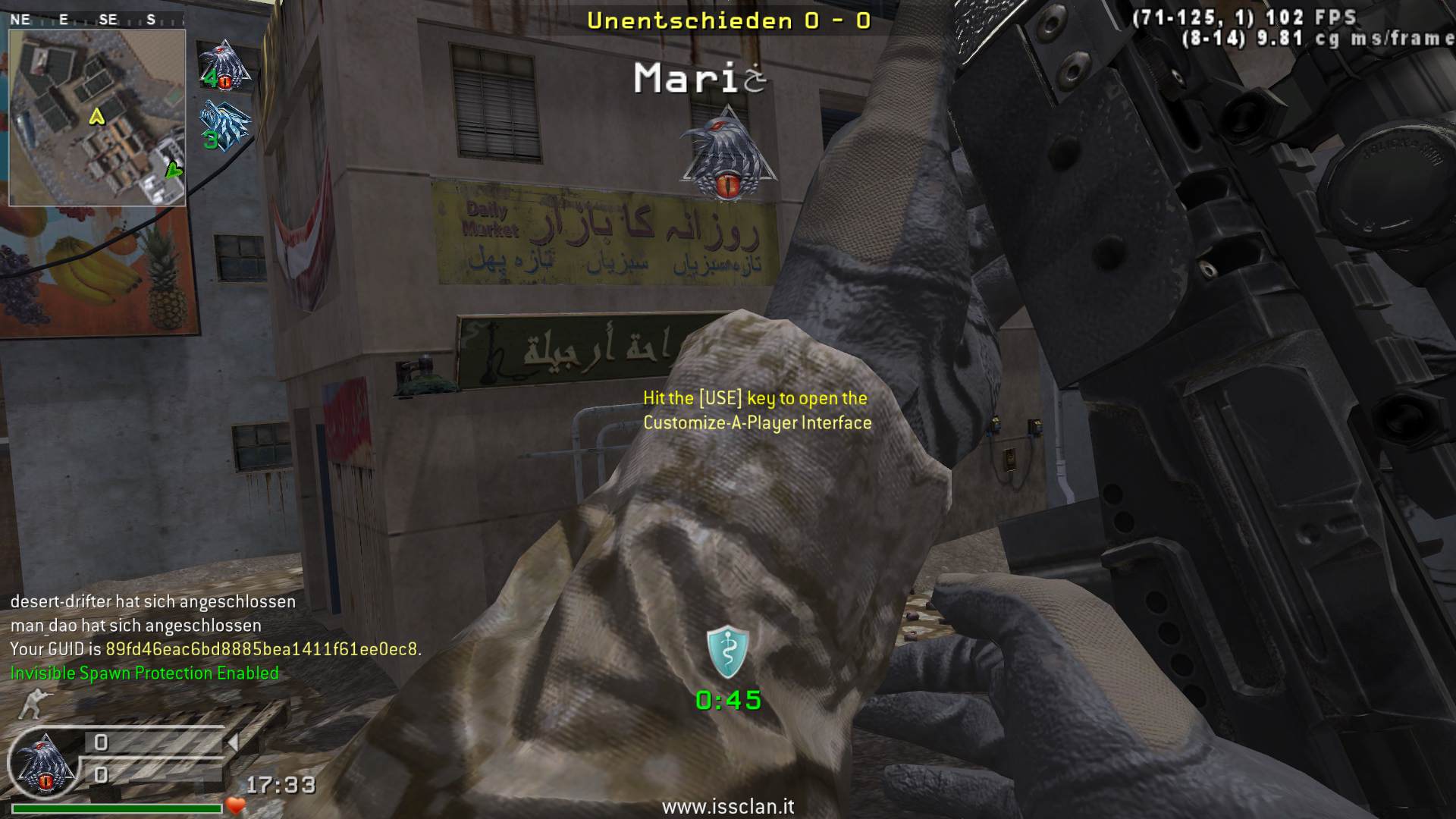
Task: Click the soldier stance indicator icon
Action: pyautogui.click(x=30, y=704)
